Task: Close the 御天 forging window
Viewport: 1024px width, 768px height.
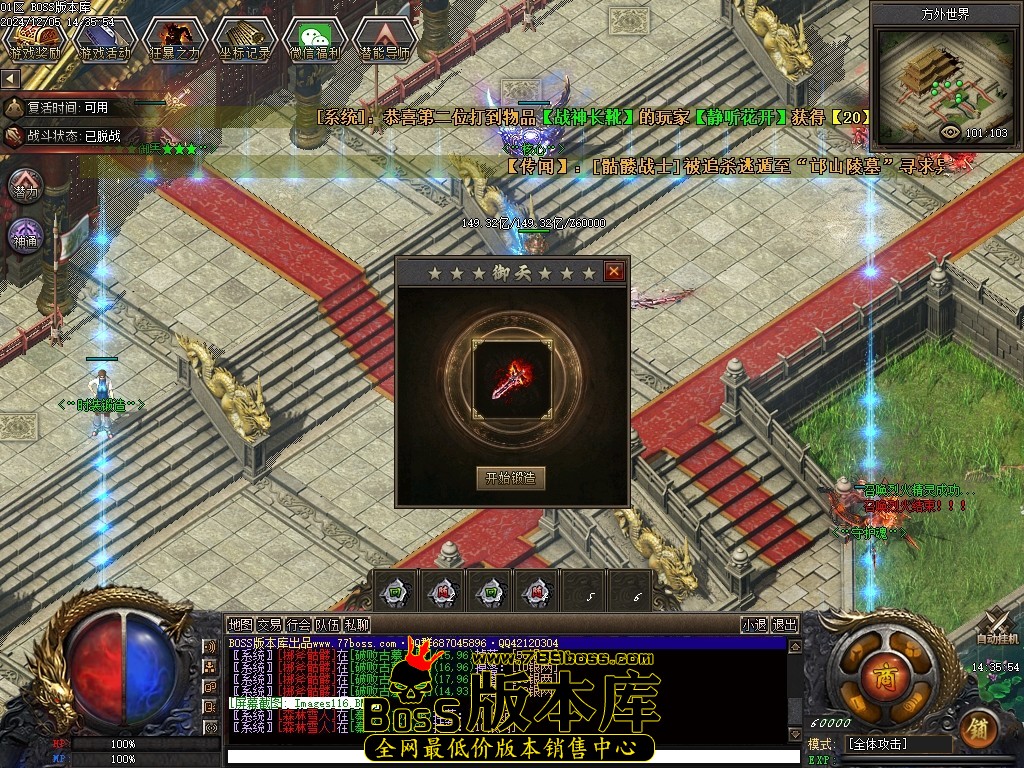Action: click(614, 271)
